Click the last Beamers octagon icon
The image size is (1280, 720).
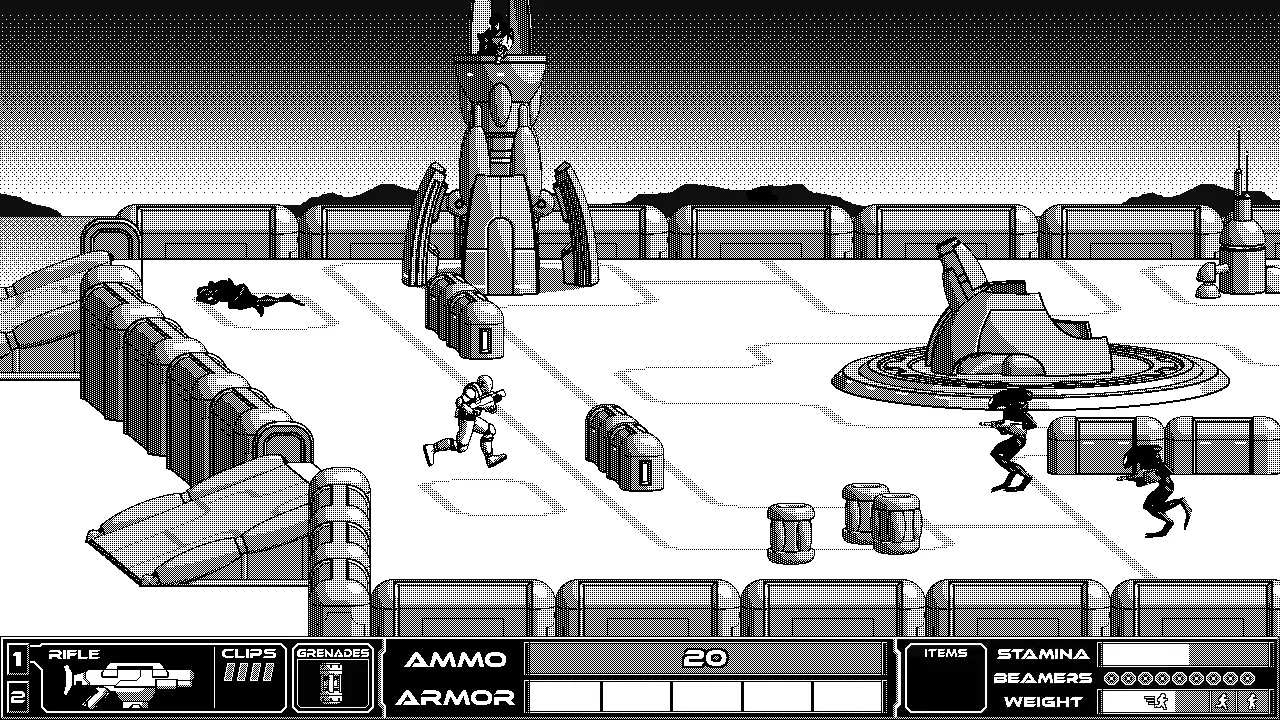[1248, 679]
